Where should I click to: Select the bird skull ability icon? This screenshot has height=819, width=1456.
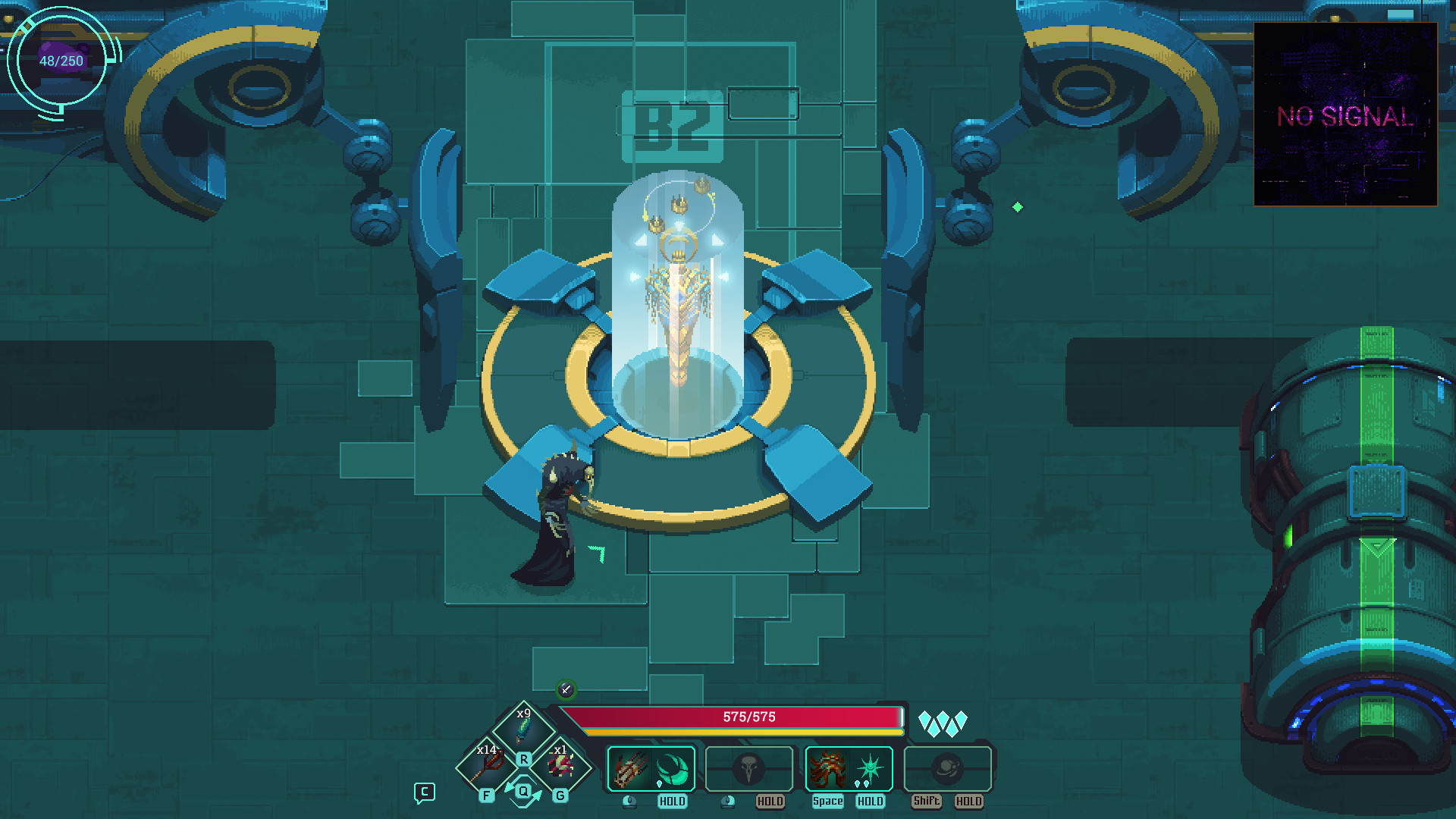coord(749,768)
